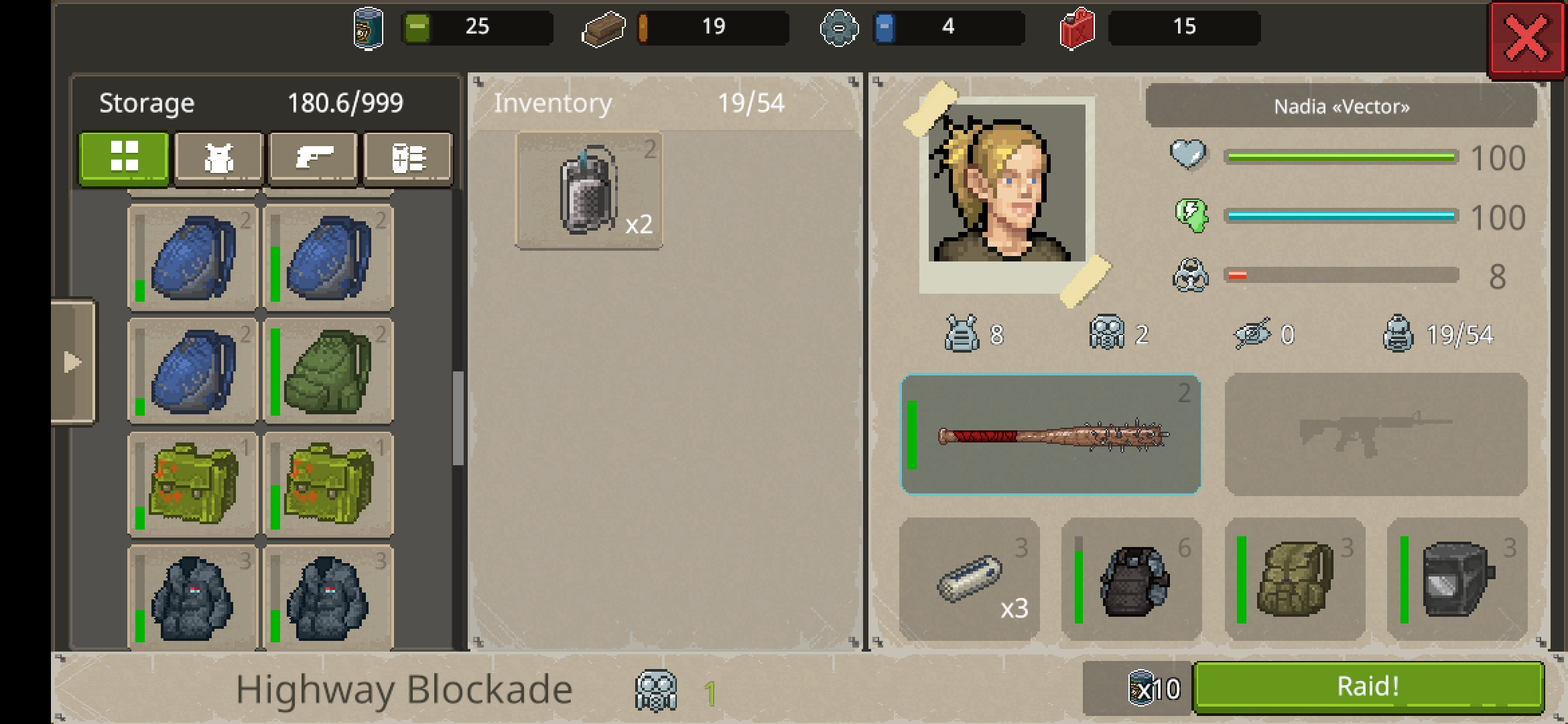
Task: Select the armor vest filter in Storage
Action: [x=219, y=157]
